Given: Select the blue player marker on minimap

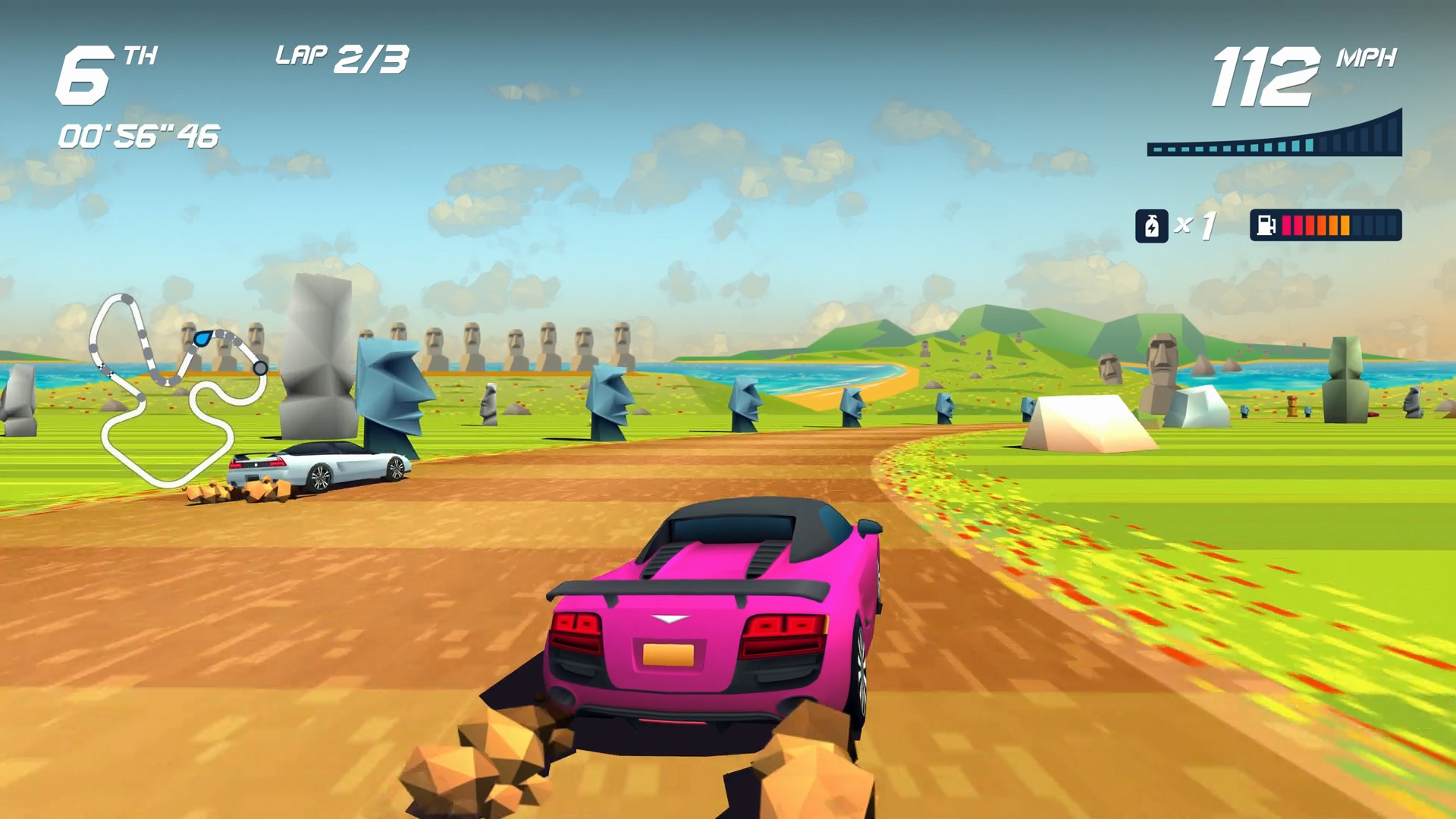Looking at the screenshot, I should coord(202,337).
